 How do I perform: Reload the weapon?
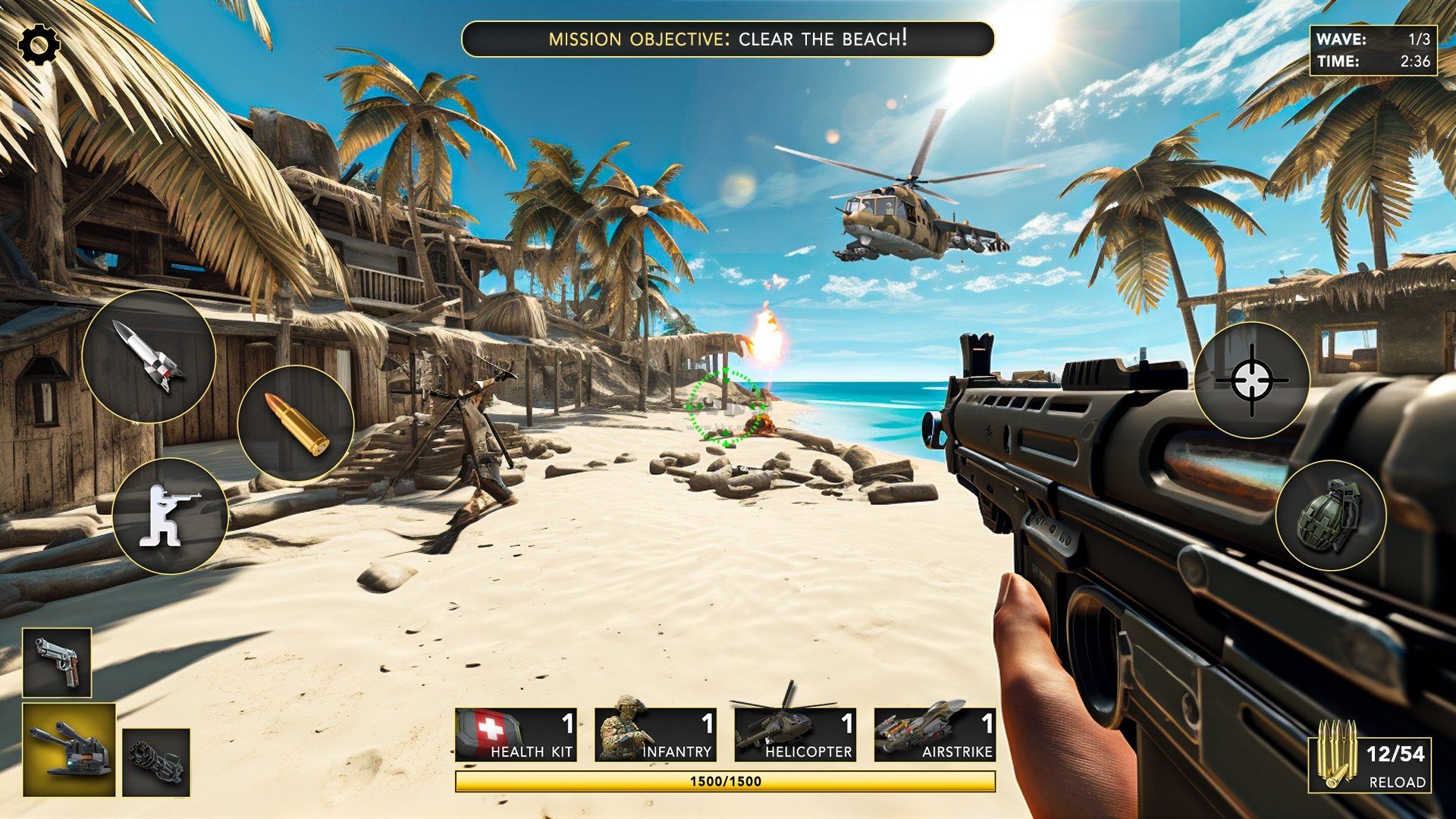pyautogui.click(x=1371, y=764)
